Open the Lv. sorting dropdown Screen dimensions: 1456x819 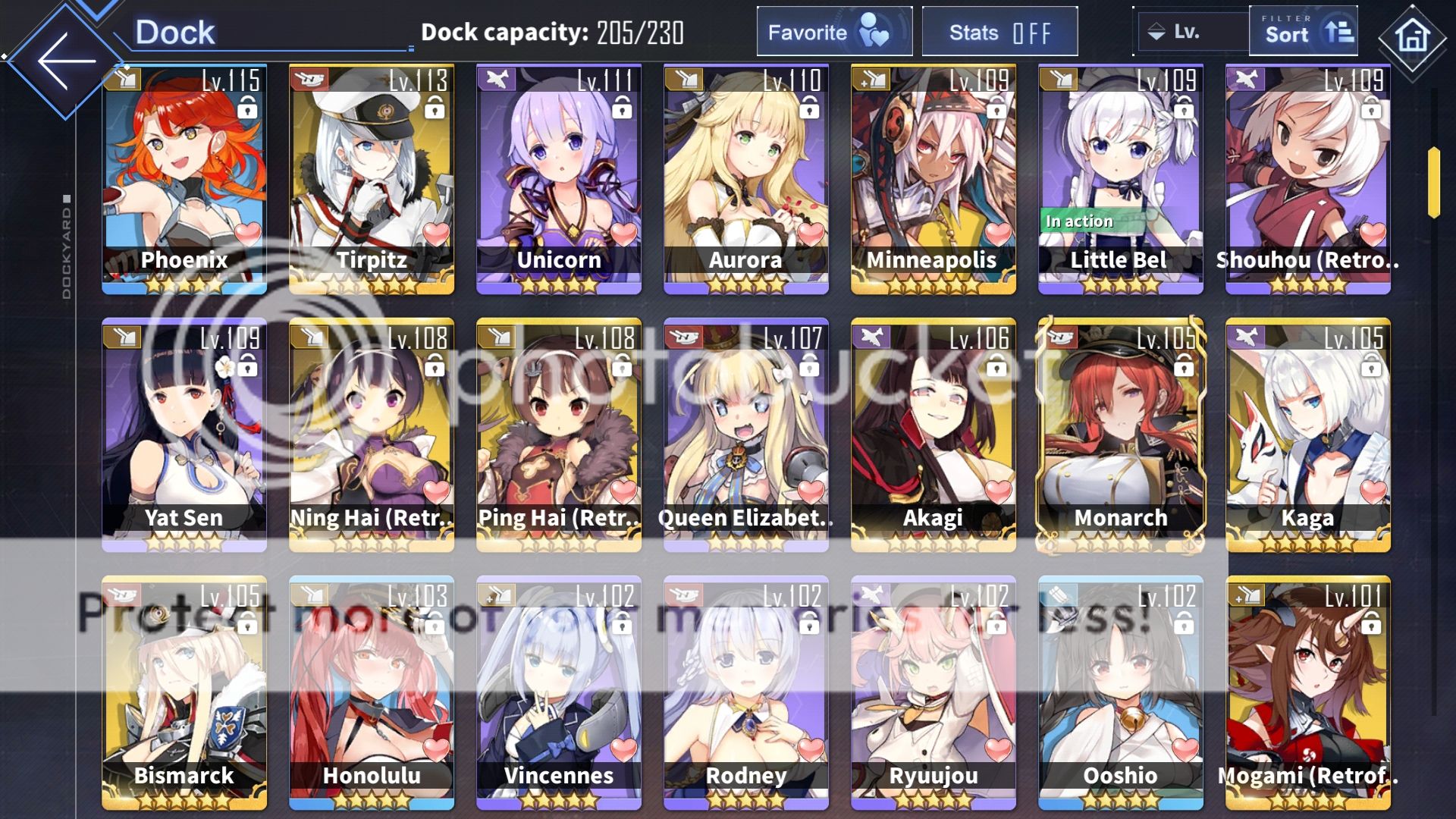click(1189, 32)
